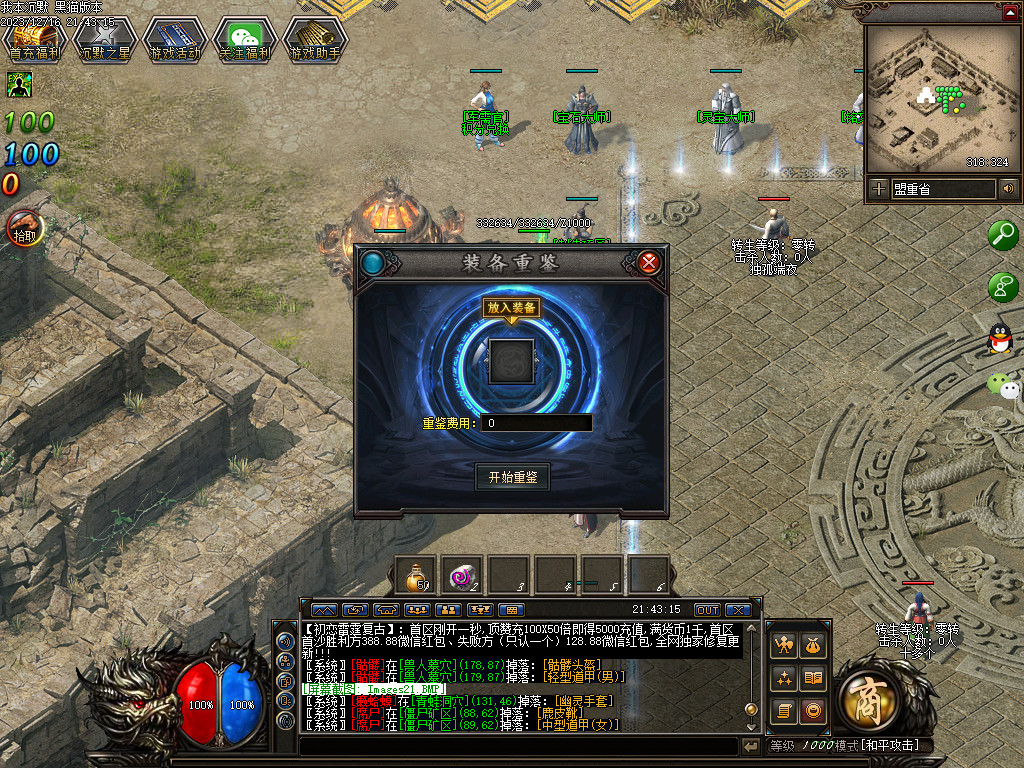Click the chat message input box
Image resolution: width=1024 pixels, height=768 pixels.
point(518,746)
